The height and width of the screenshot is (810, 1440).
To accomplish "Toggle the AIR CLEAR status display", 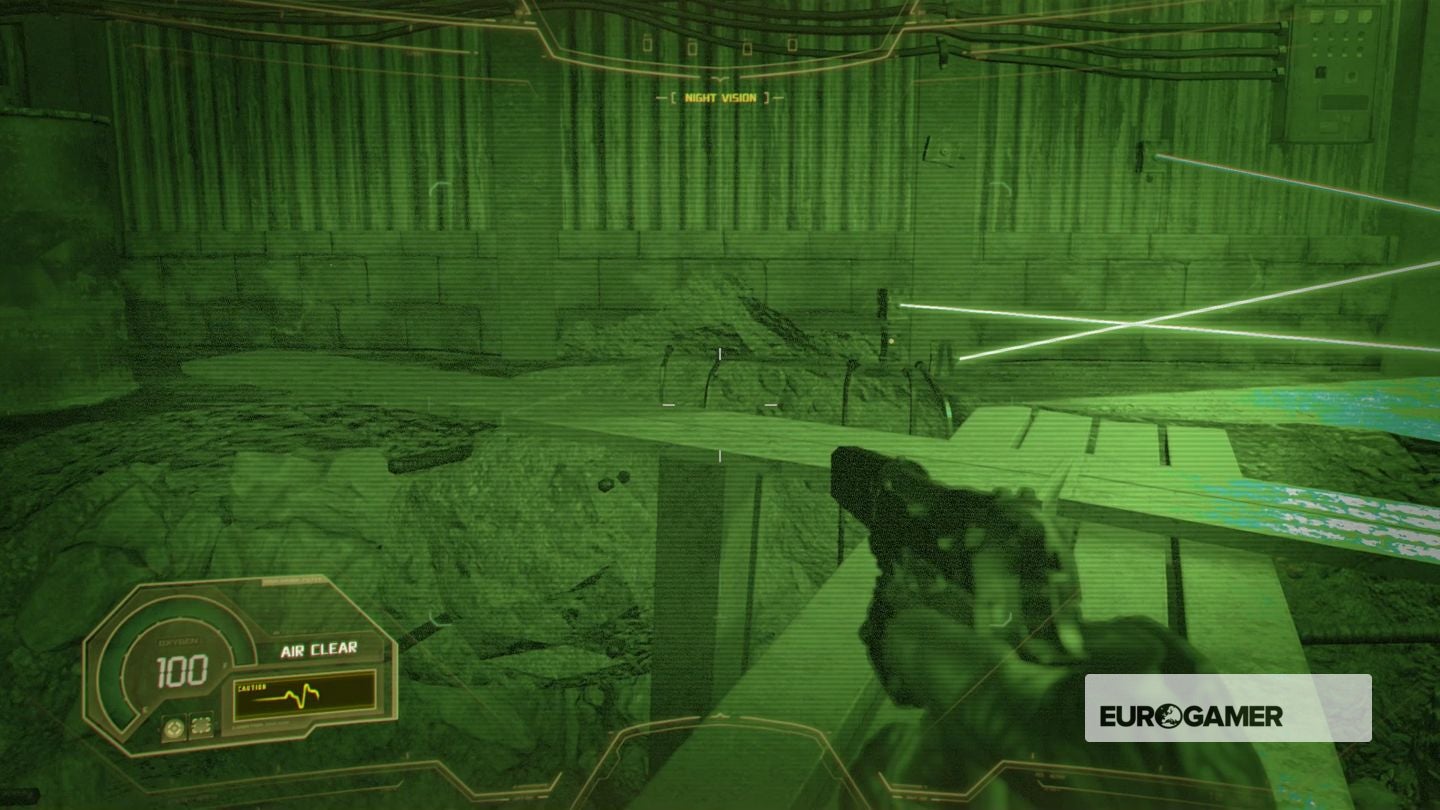I will (x=318, y=649).
